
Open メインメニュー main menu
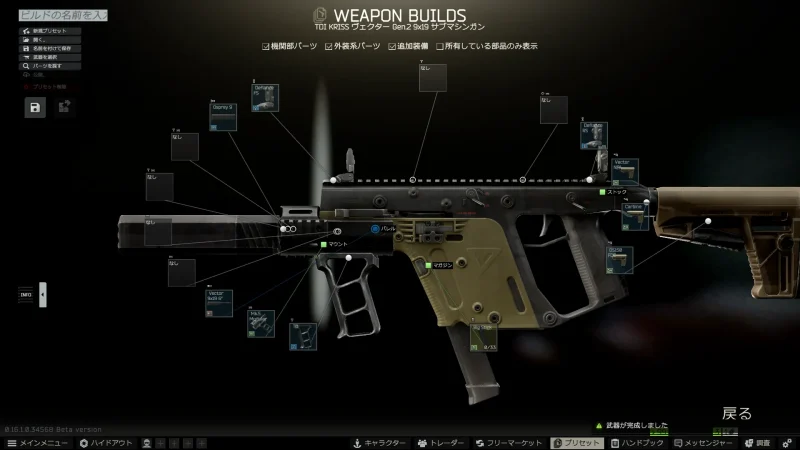coord(38,442)
